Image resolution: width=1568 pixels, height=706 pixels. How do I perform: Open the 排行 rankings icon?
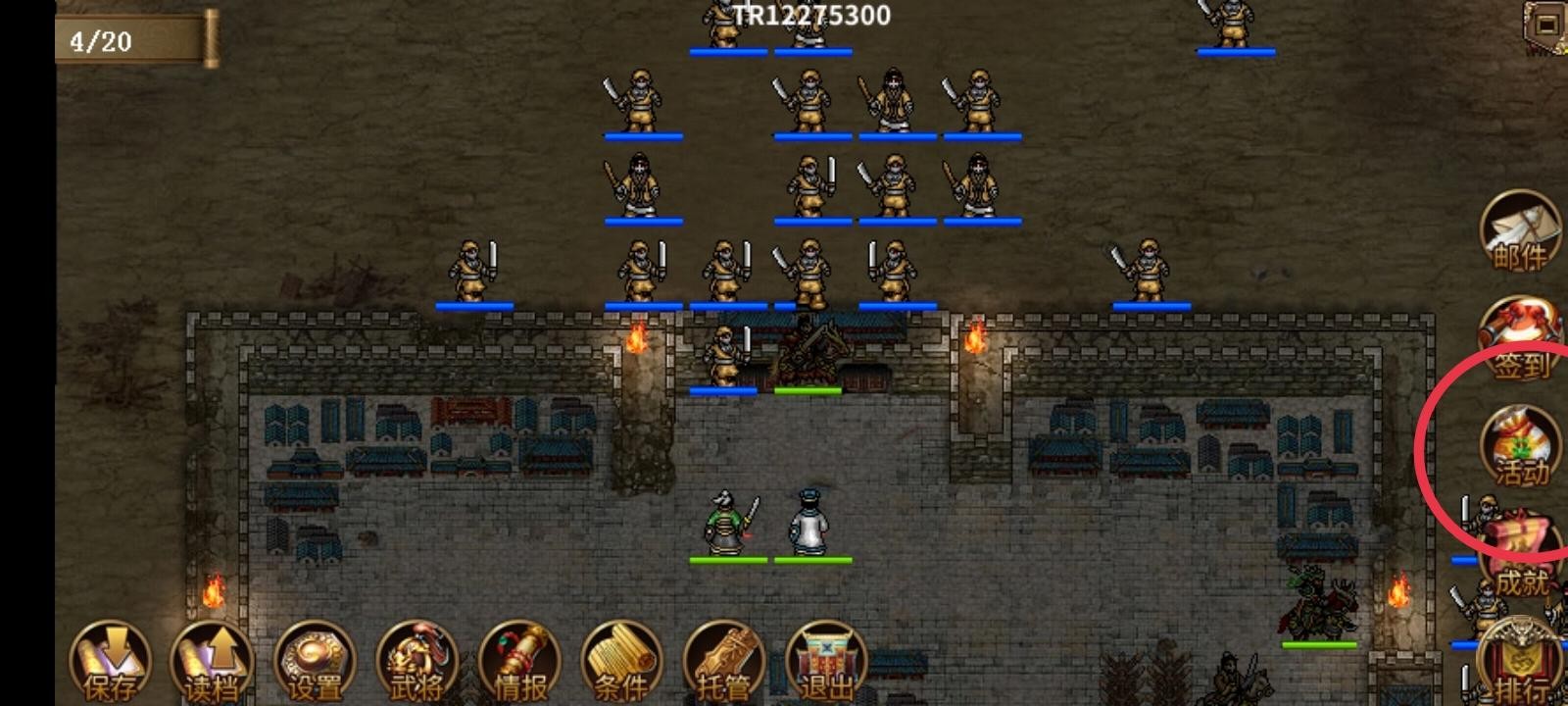[x=1520, y=663]
